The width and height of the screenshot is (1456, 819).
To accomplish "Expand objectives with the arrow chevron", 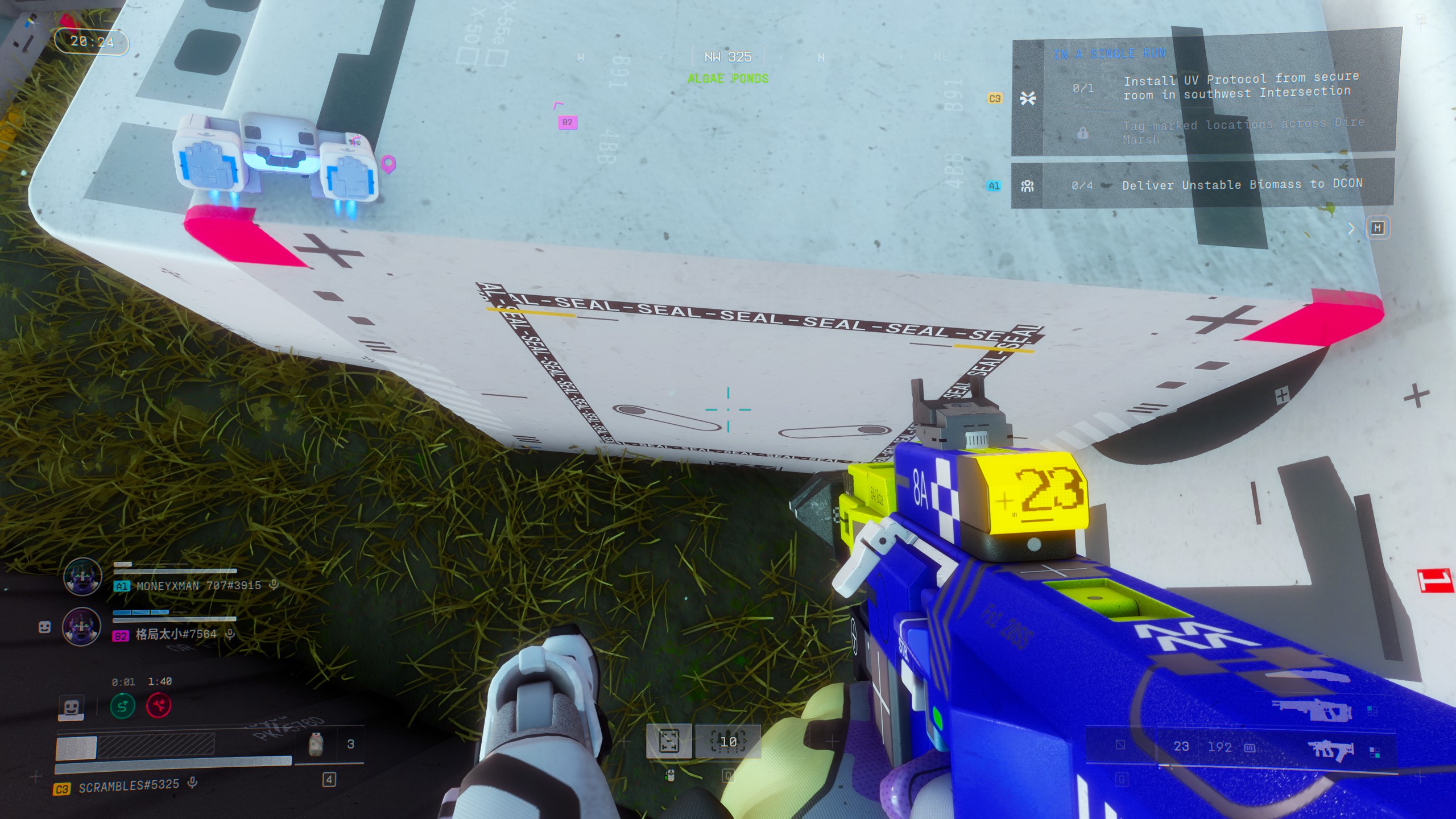I will pos(1351,229).
